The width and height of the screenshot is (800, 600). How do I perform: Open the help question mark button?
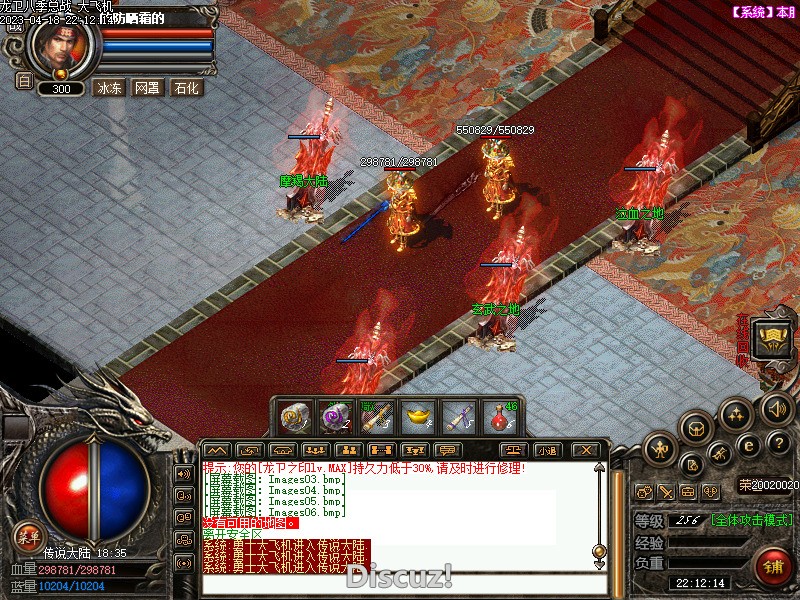click(781, 443)
